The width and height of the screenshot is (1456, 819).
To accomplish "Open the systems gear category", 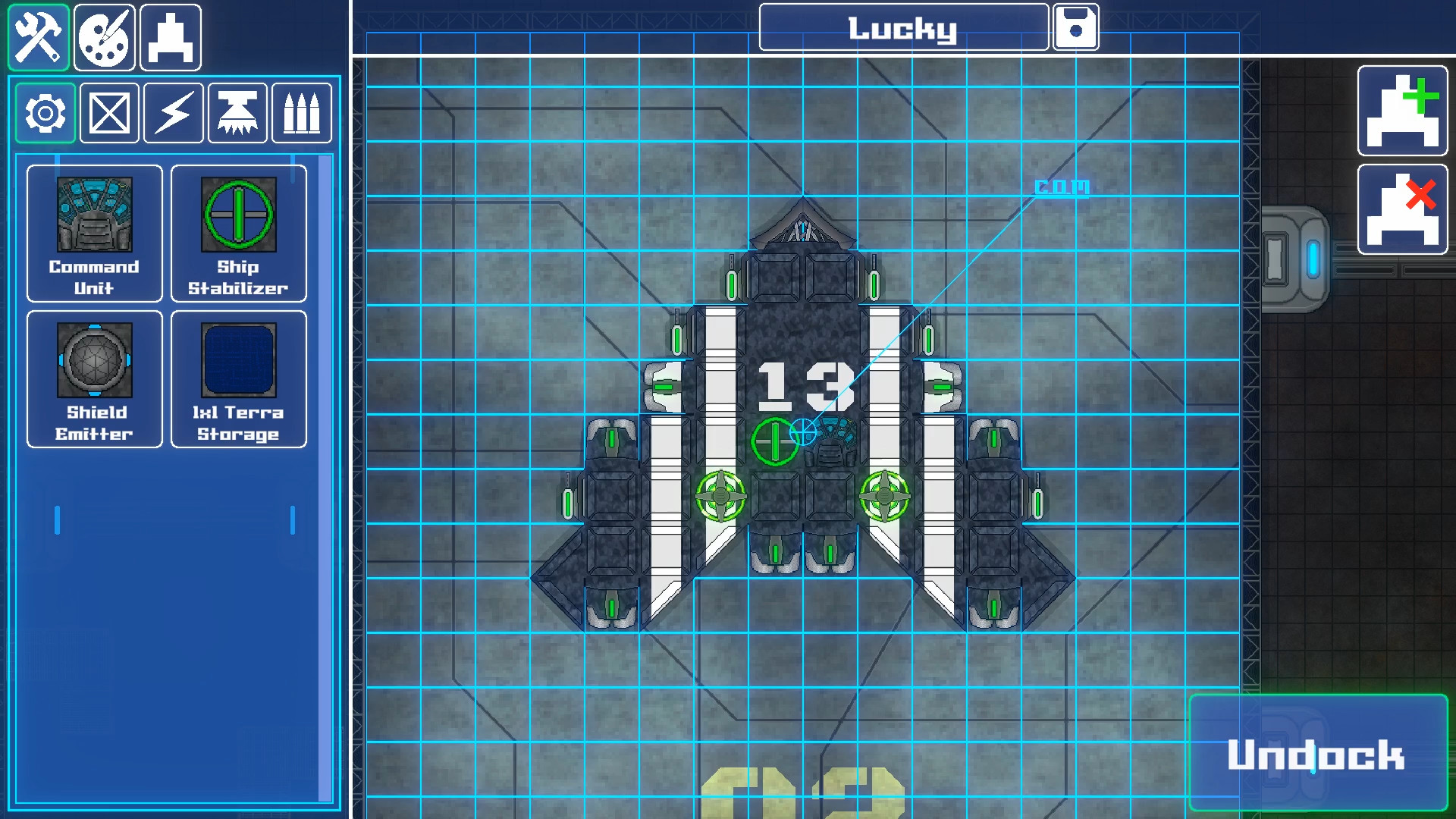I will (x=44, y=113).
